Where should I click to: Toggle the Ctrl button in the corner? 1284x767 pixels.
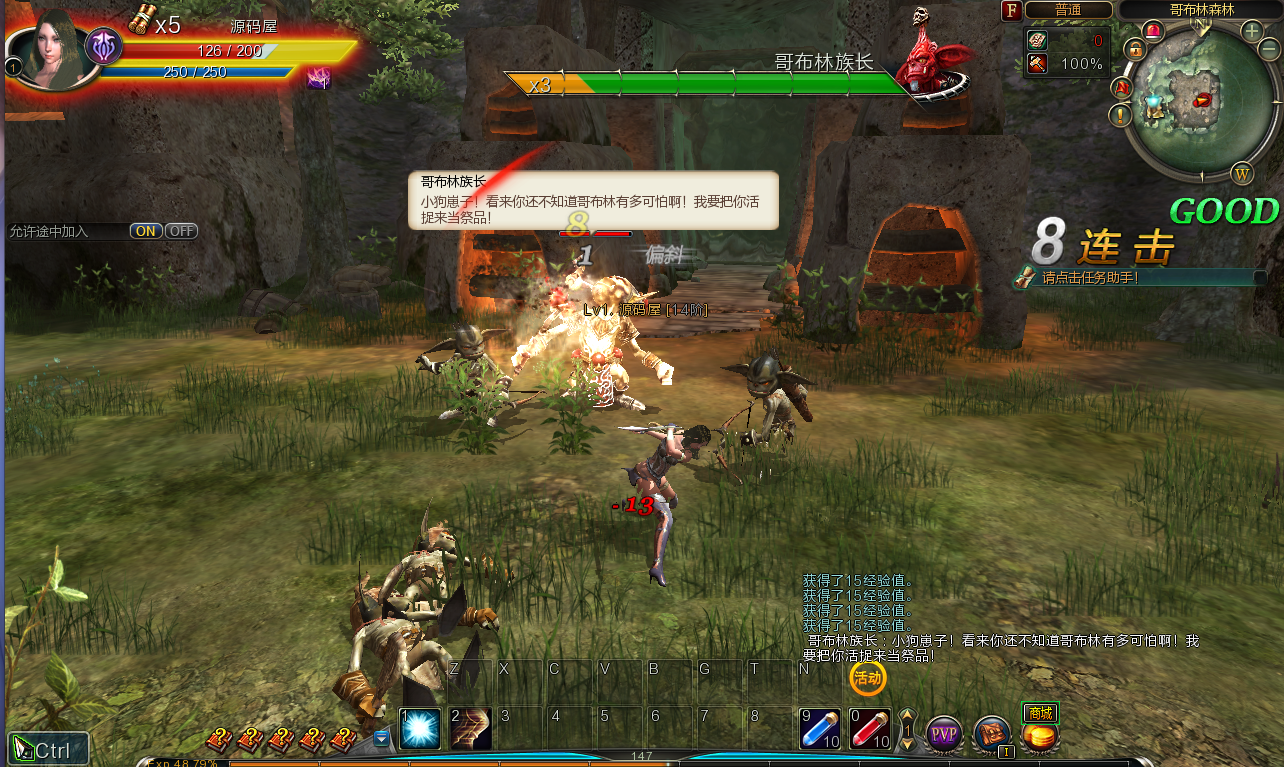(x=49, y=749)
